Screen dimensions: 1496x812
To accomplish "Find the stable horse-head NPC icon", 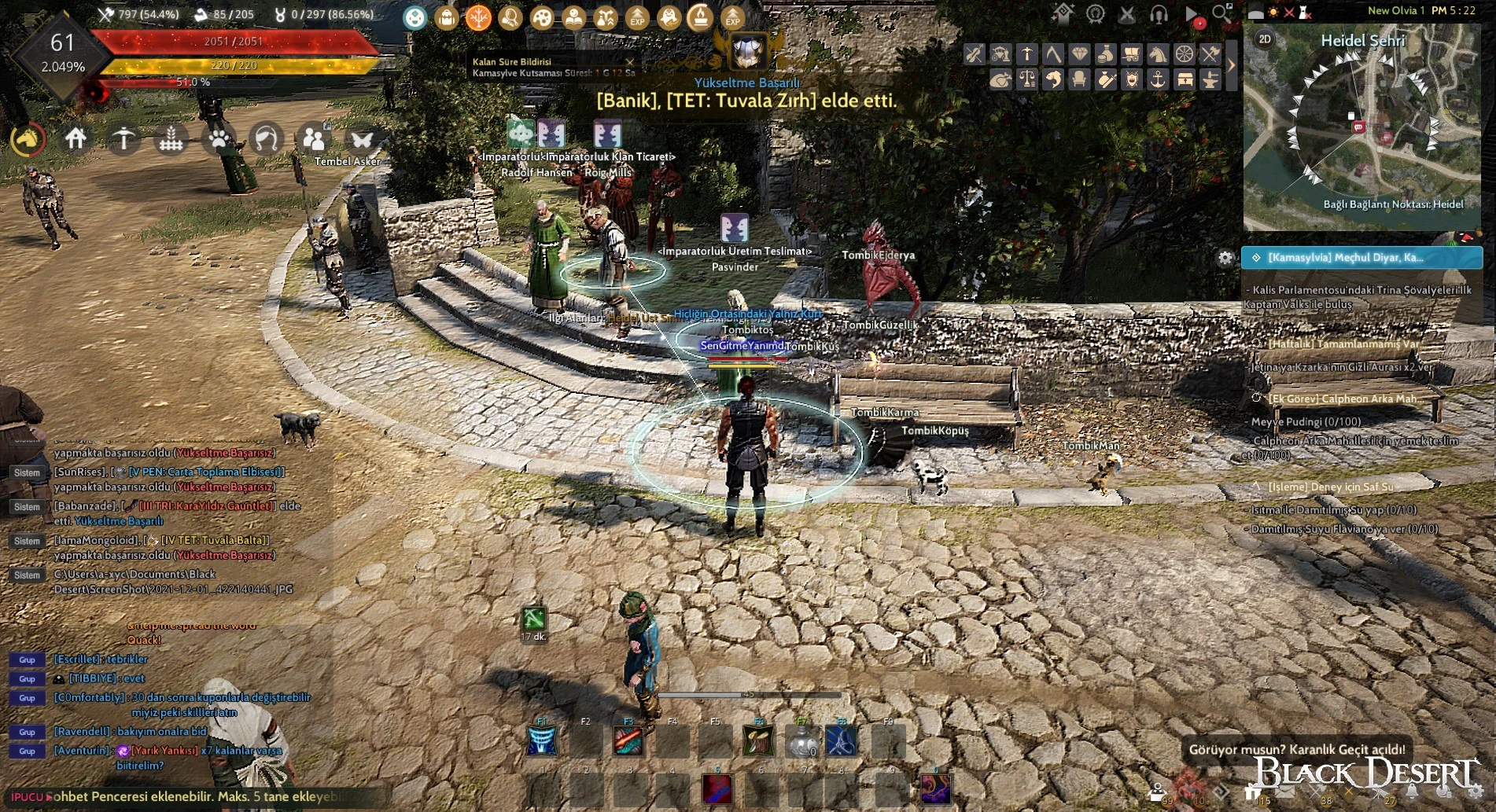I will (1158, 54).
